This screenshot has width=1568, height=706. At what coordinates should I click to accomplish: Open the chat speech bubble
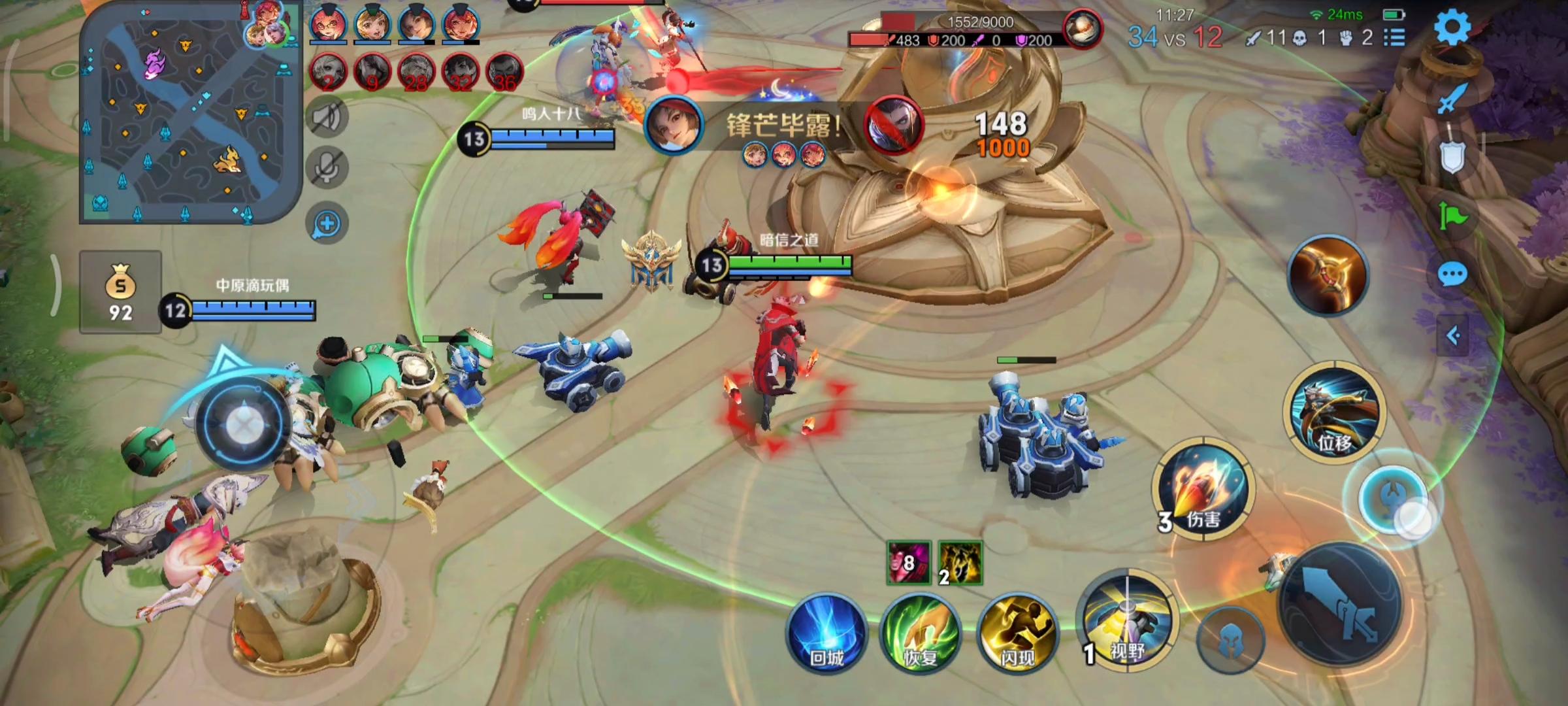tap(1452, 275)
